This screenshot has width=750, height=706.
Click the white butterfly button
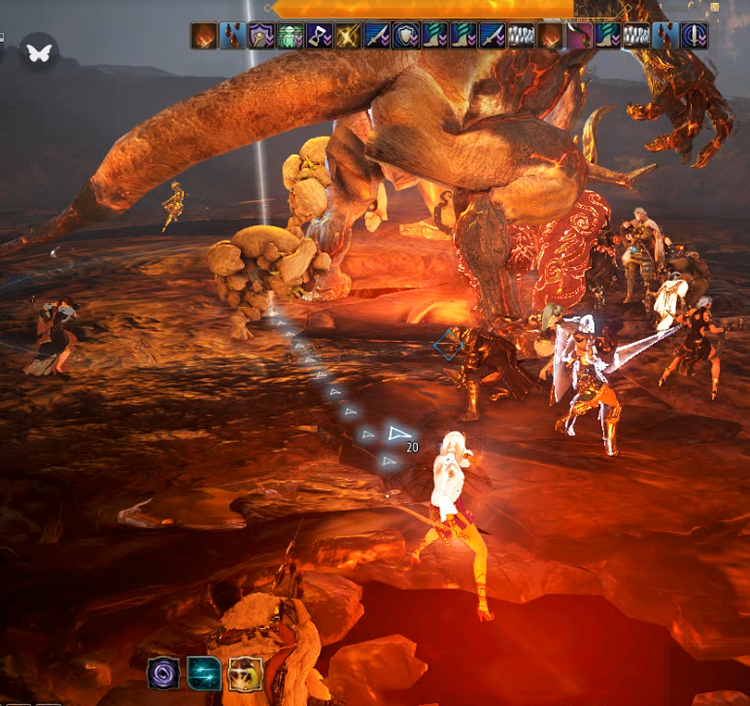pyautogui.click(x=40, y=50)
